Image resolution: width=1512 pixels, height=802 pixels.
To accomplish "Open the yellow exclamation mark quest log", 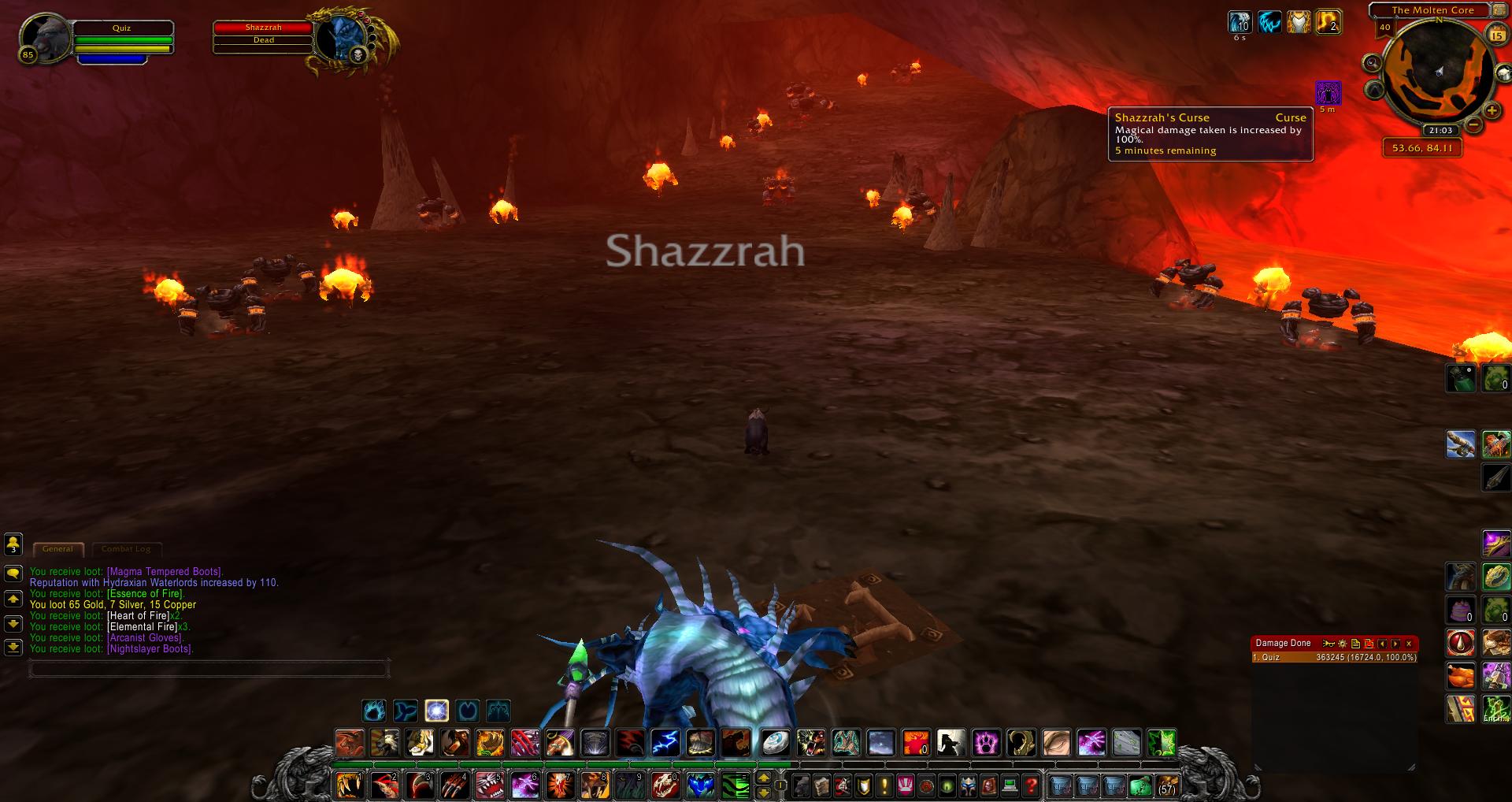I will (x=884, y=785).
